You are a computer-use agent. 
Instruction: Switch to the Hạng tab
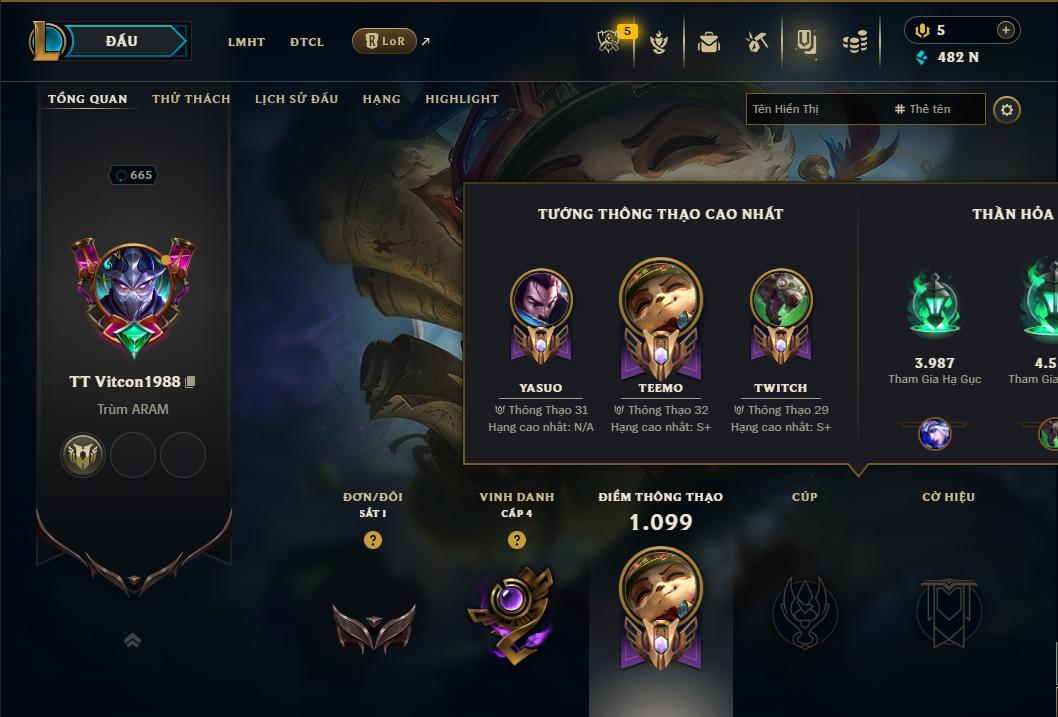(x=381, y=99)
